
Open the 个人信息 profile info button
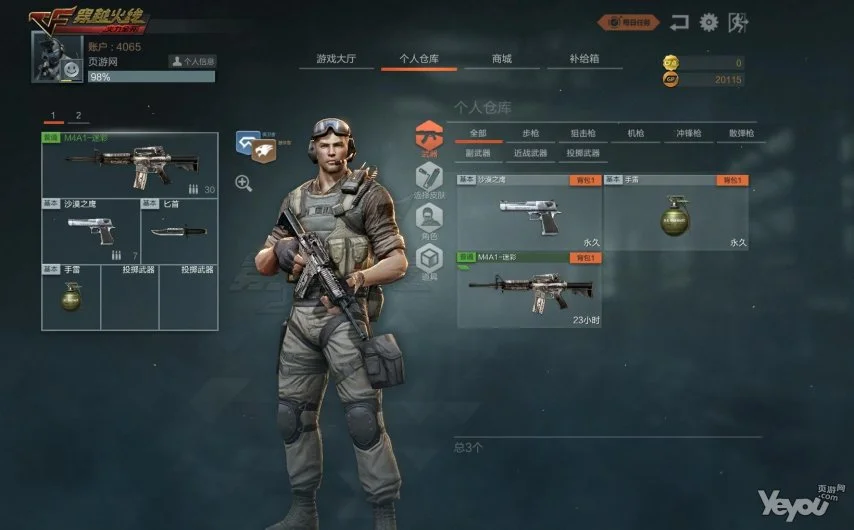tap(192, 61)
